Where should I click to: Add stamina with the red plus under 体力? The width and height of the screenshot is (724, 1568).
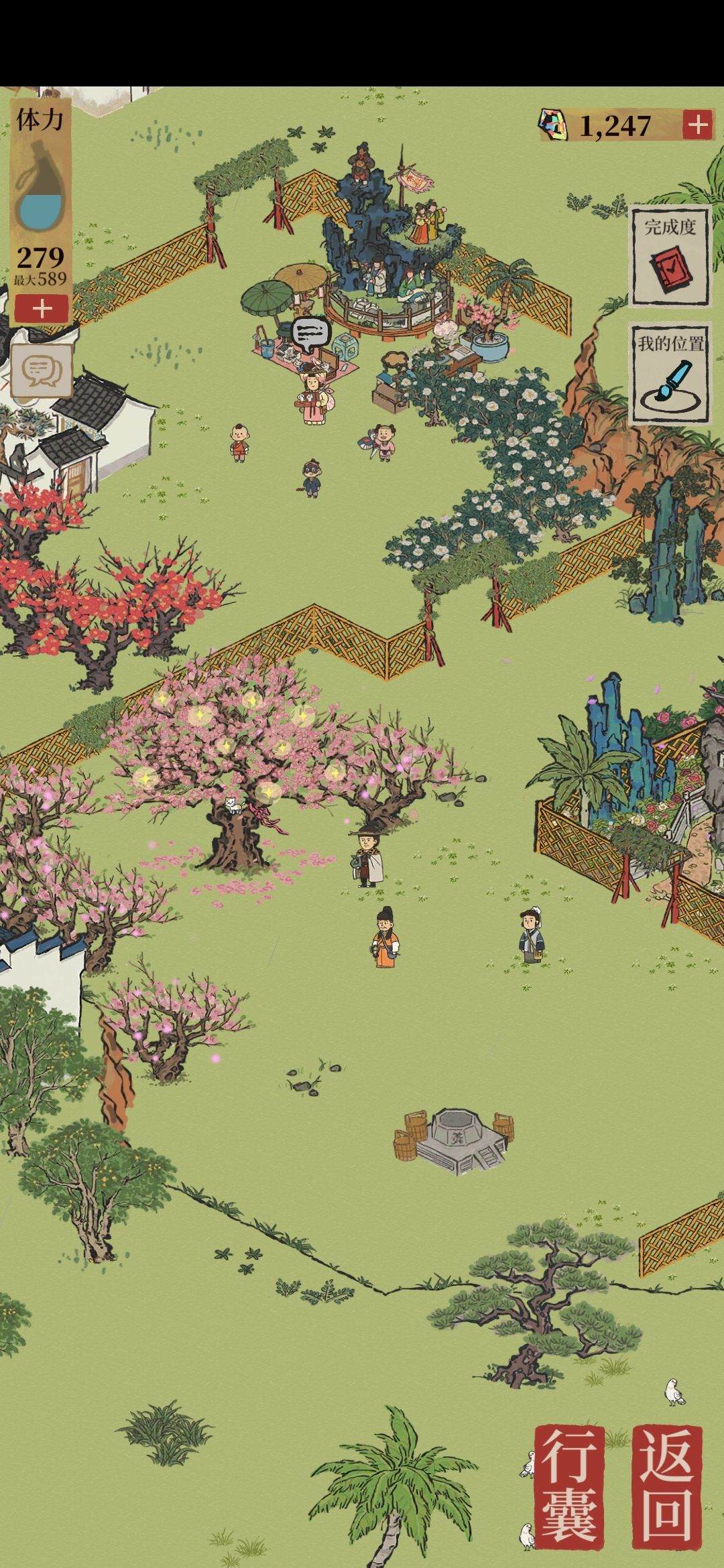click(42, 309)
